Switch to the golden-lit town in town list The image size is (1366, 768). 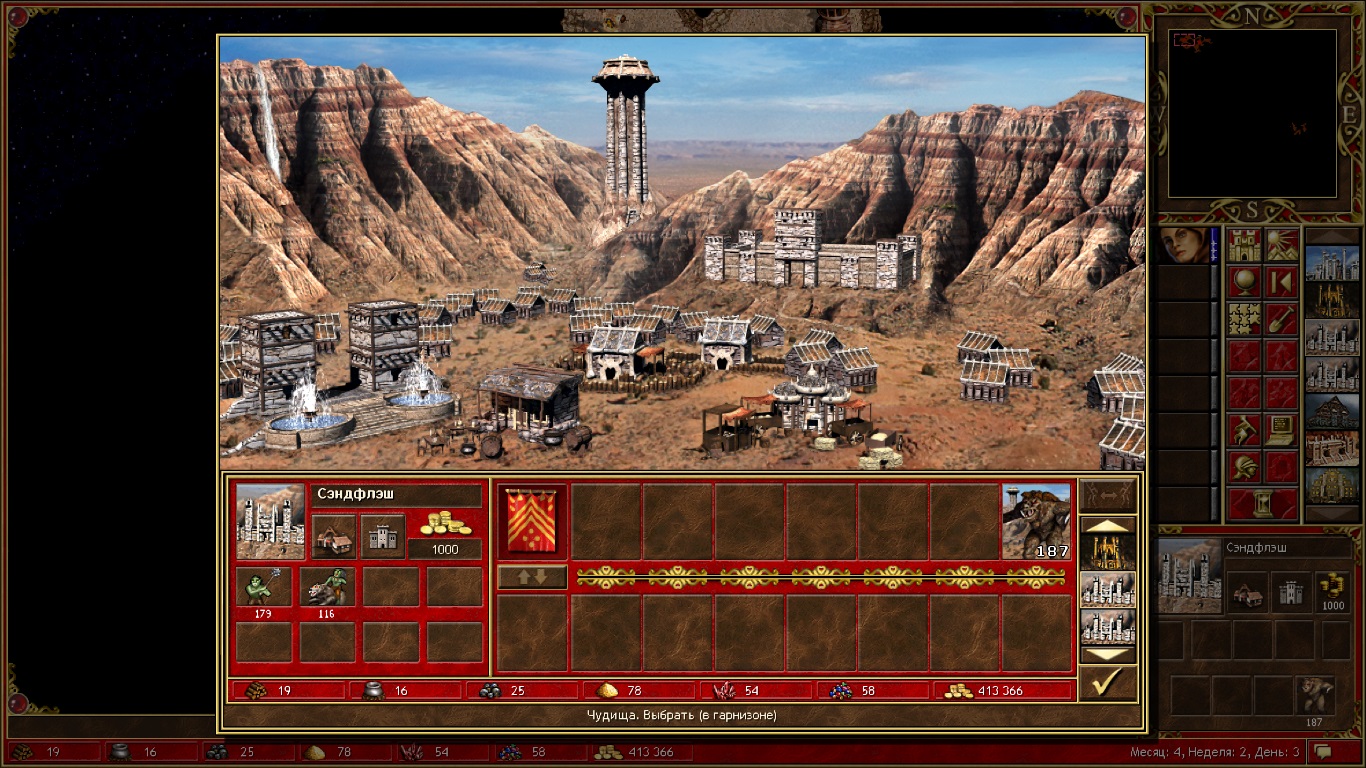1108,550
